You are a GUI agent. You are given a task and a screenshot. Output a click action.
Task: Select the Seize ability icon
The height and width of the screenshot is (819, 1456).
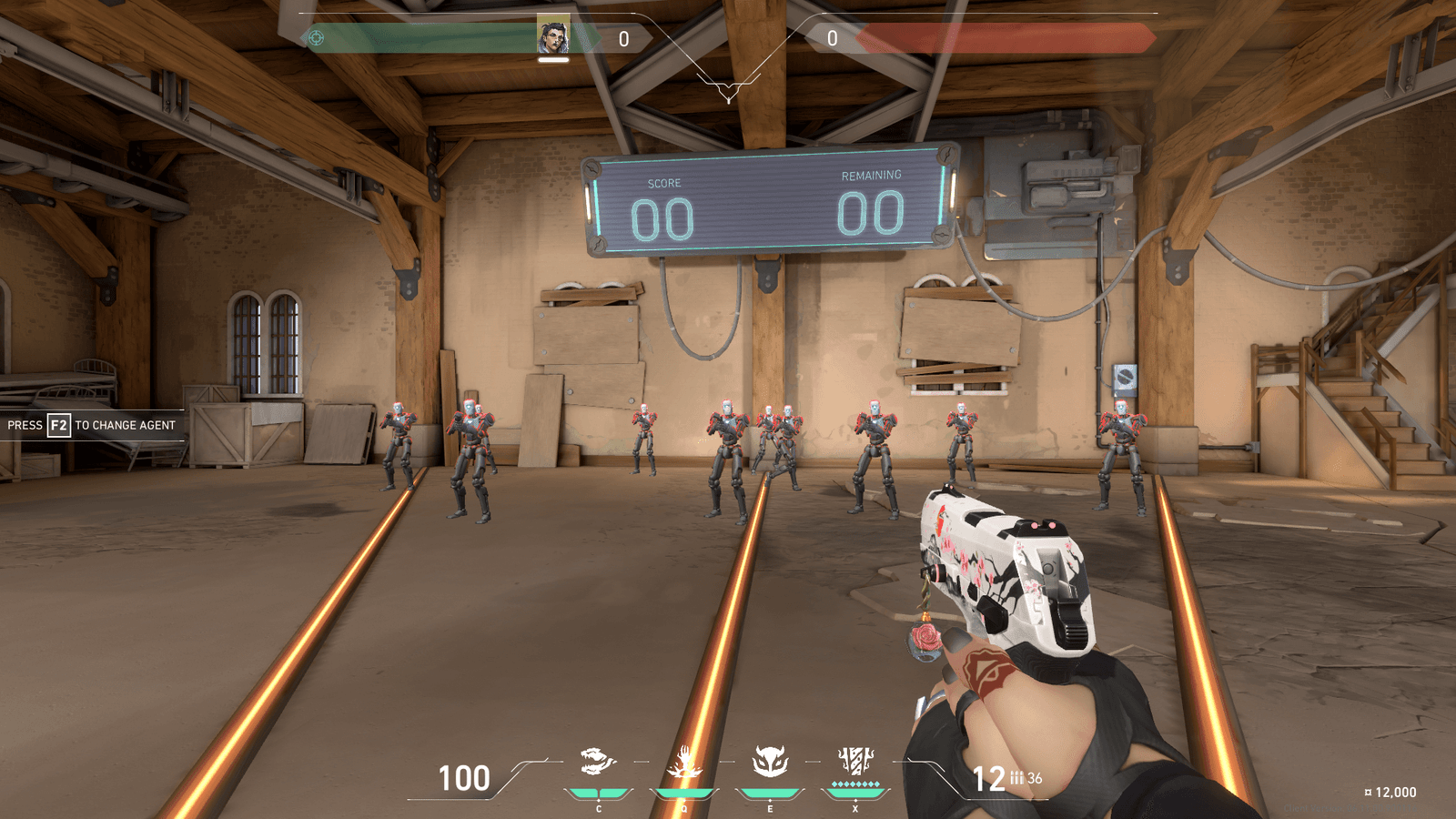684,761
